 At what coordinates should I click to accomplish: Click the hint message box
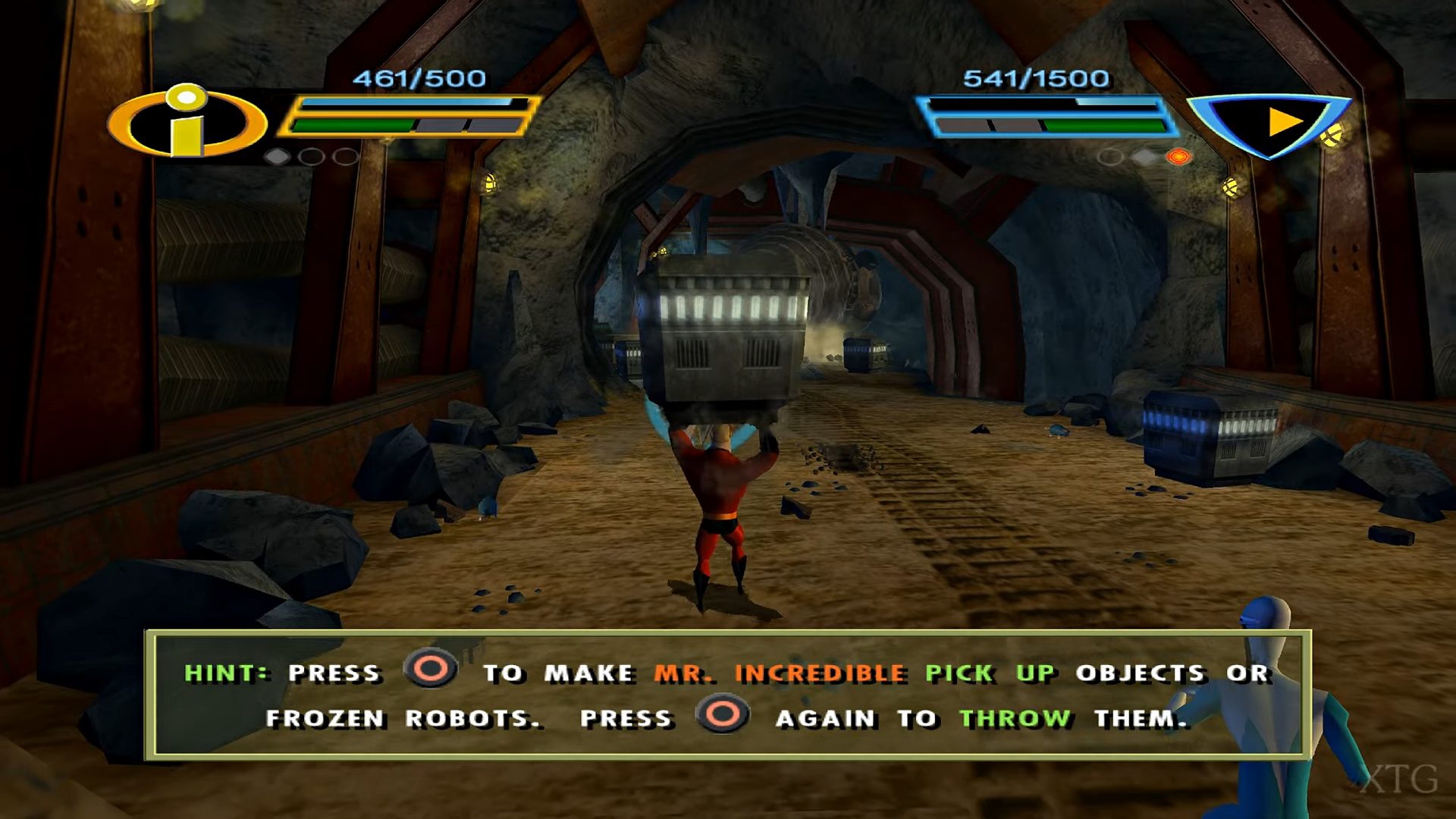click(726, 694)
